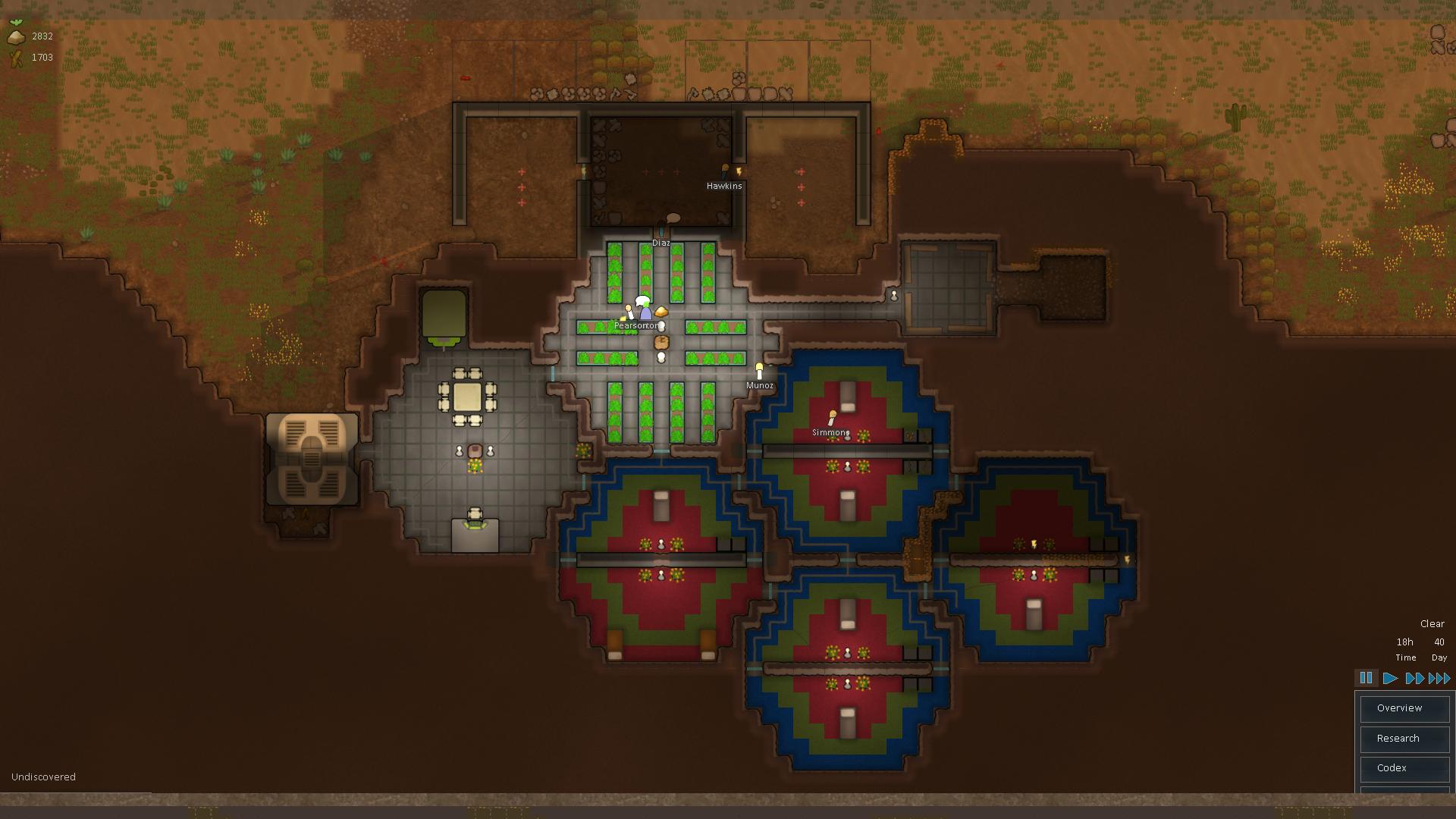Click the 18h Time display
The image size is (1456, 819).
pyautogui.click(x=1405, y=650)
